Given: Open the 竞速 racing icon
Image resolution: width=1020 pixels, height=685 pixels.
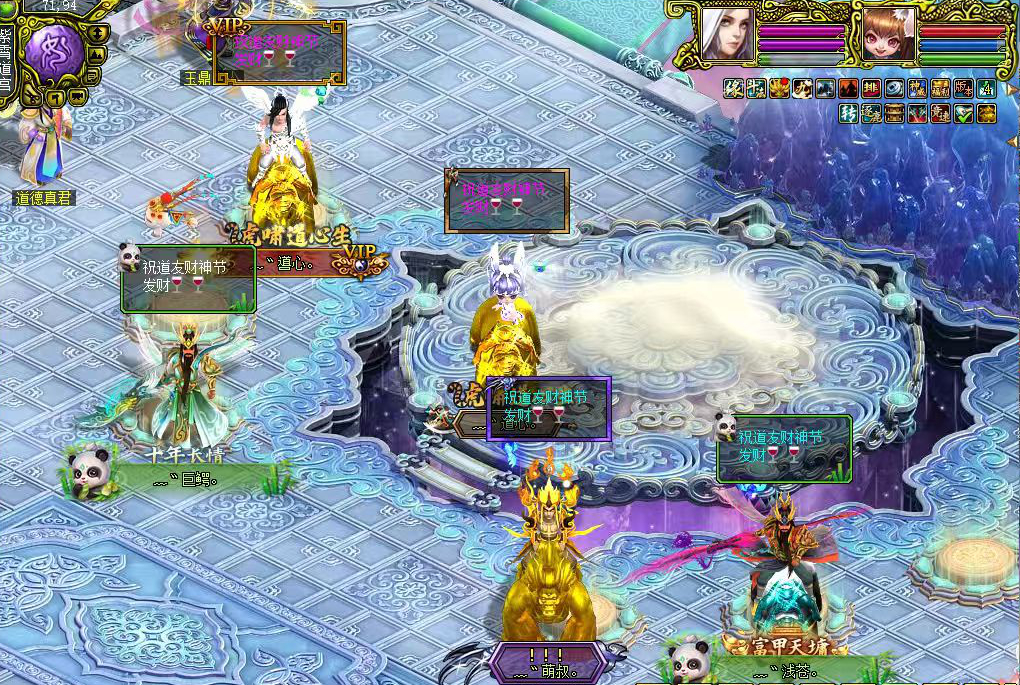Looking at the screenshot, I should click(940, 114).
